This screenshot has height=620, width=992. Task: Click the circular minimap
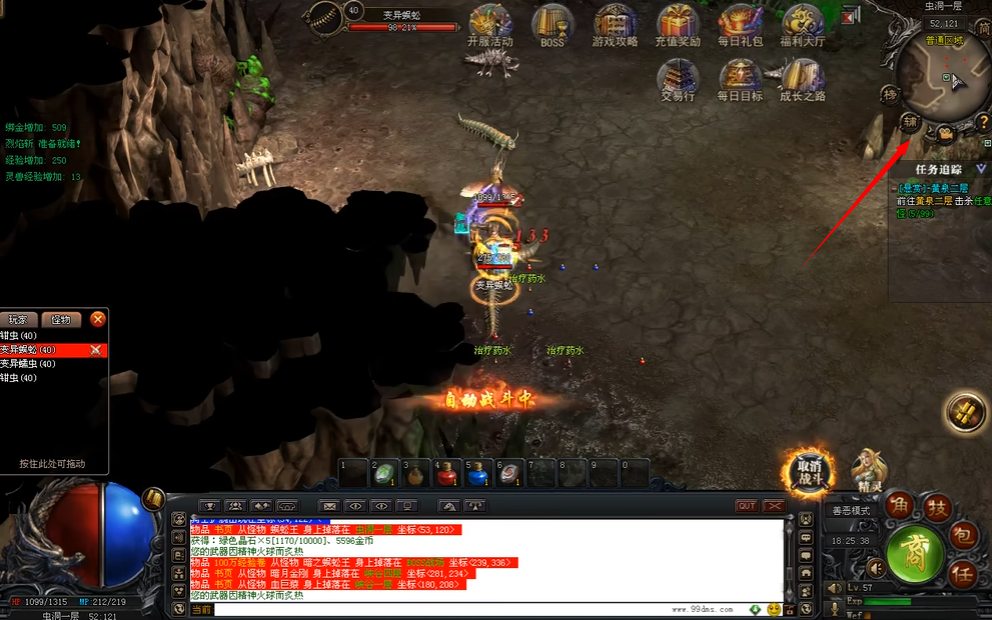coord(942,75)
